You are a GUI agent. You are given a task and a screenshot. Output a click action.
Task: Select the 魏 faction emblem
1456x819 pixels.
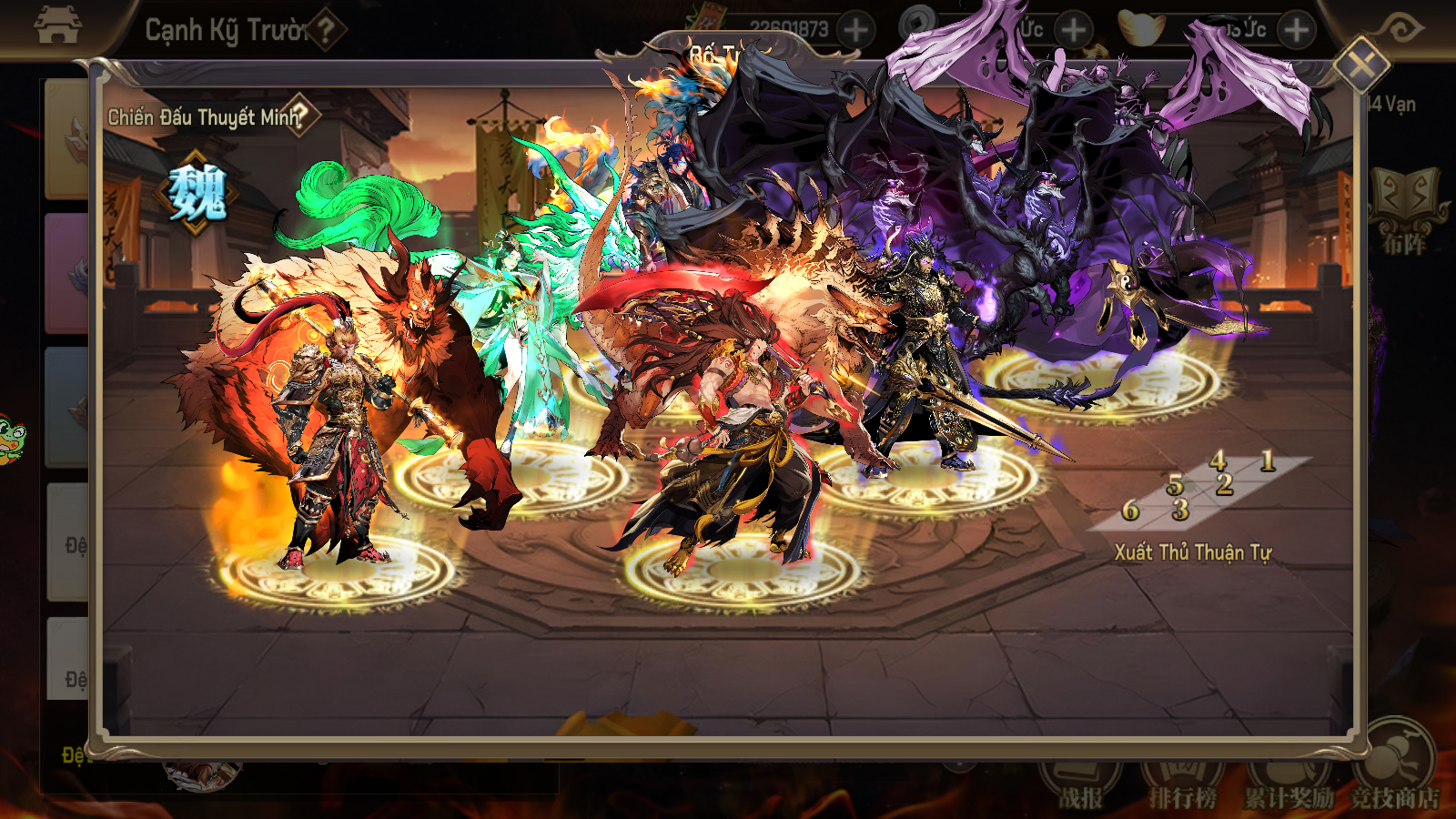[x=197, y=194]
